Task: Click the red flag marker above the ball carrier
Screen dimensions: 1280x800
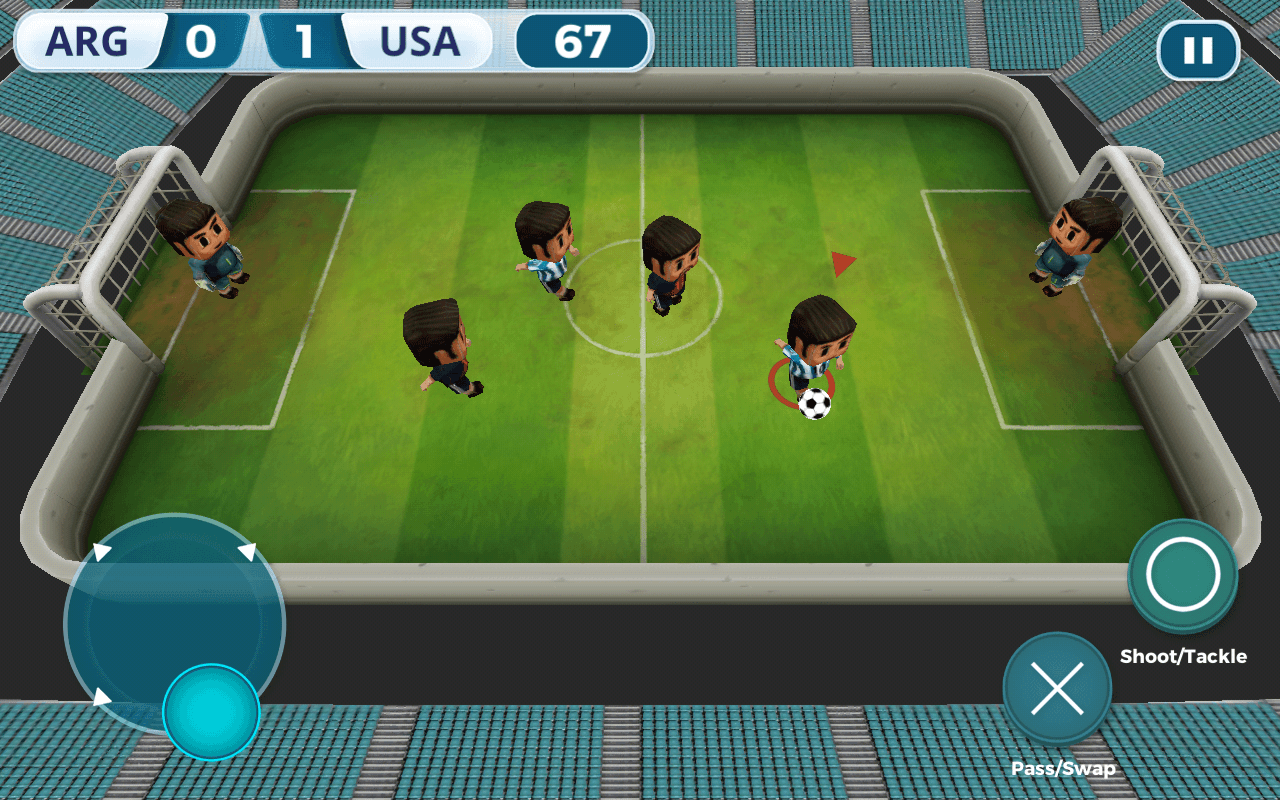Action: click(841, 263)
